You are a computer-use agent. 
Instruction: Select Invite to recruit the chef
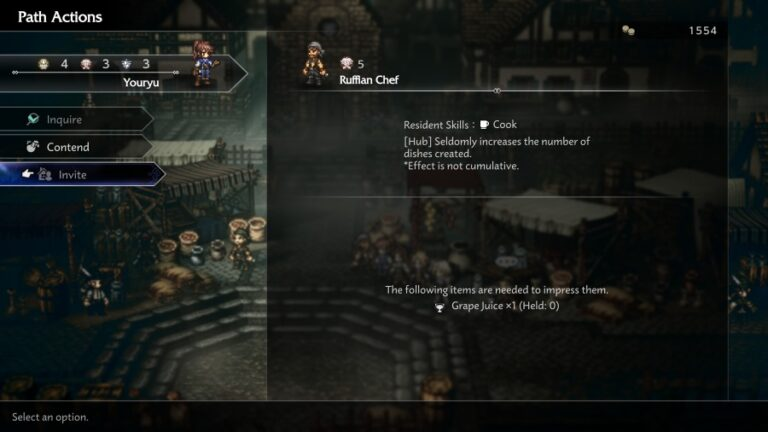click(75, 175)
